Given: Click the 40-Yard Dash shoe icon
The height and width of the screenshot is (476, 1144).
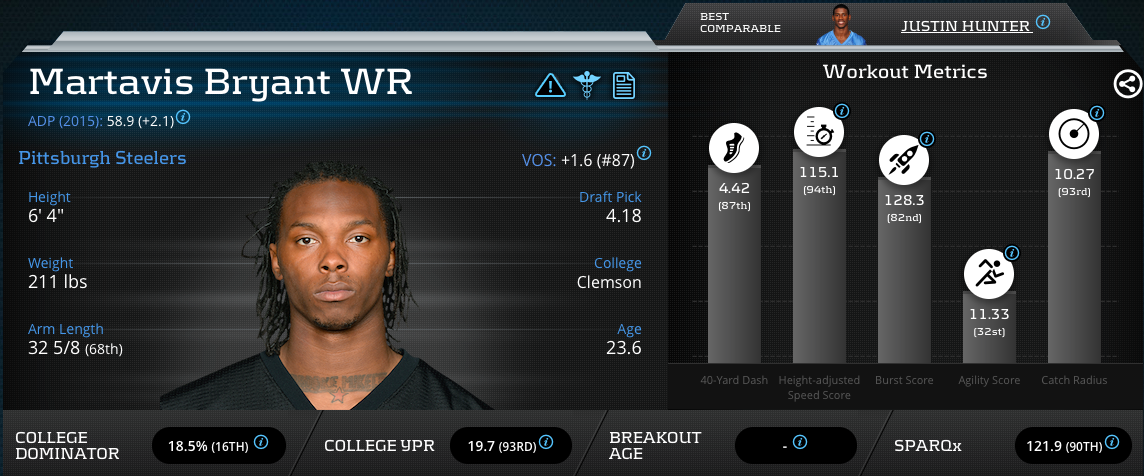Looking at the screenshot, I should click(x=733, y=148).
